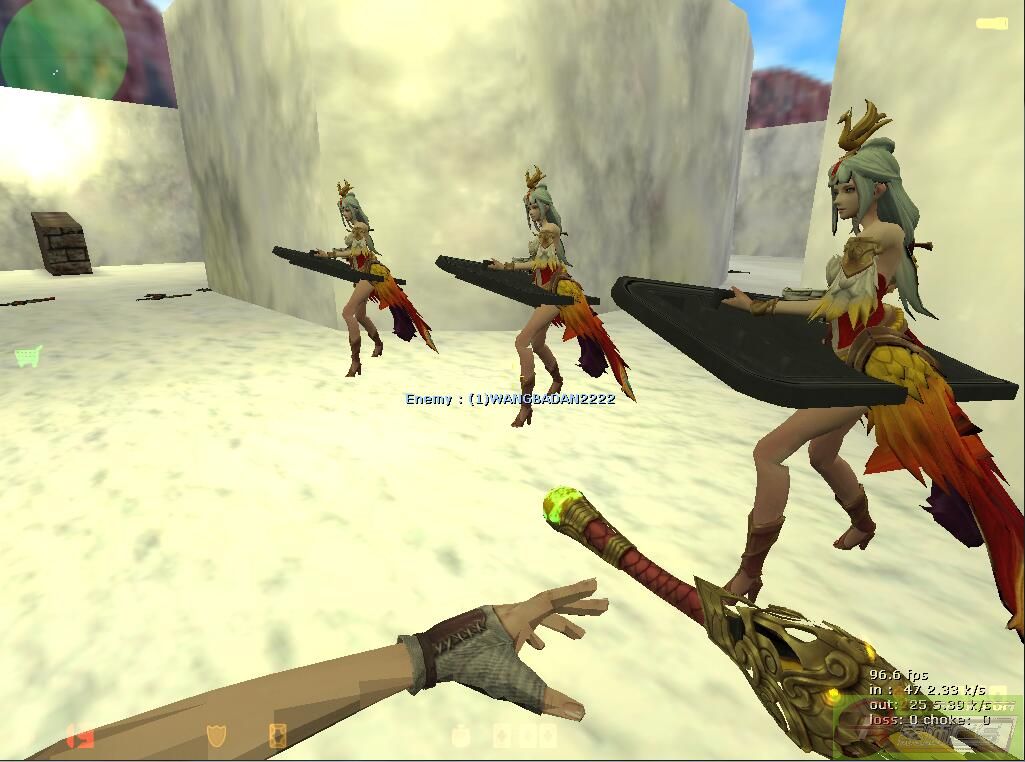Select the armor shield icon
Viewport: 1025px width, 762px height.
click(216, 737)
